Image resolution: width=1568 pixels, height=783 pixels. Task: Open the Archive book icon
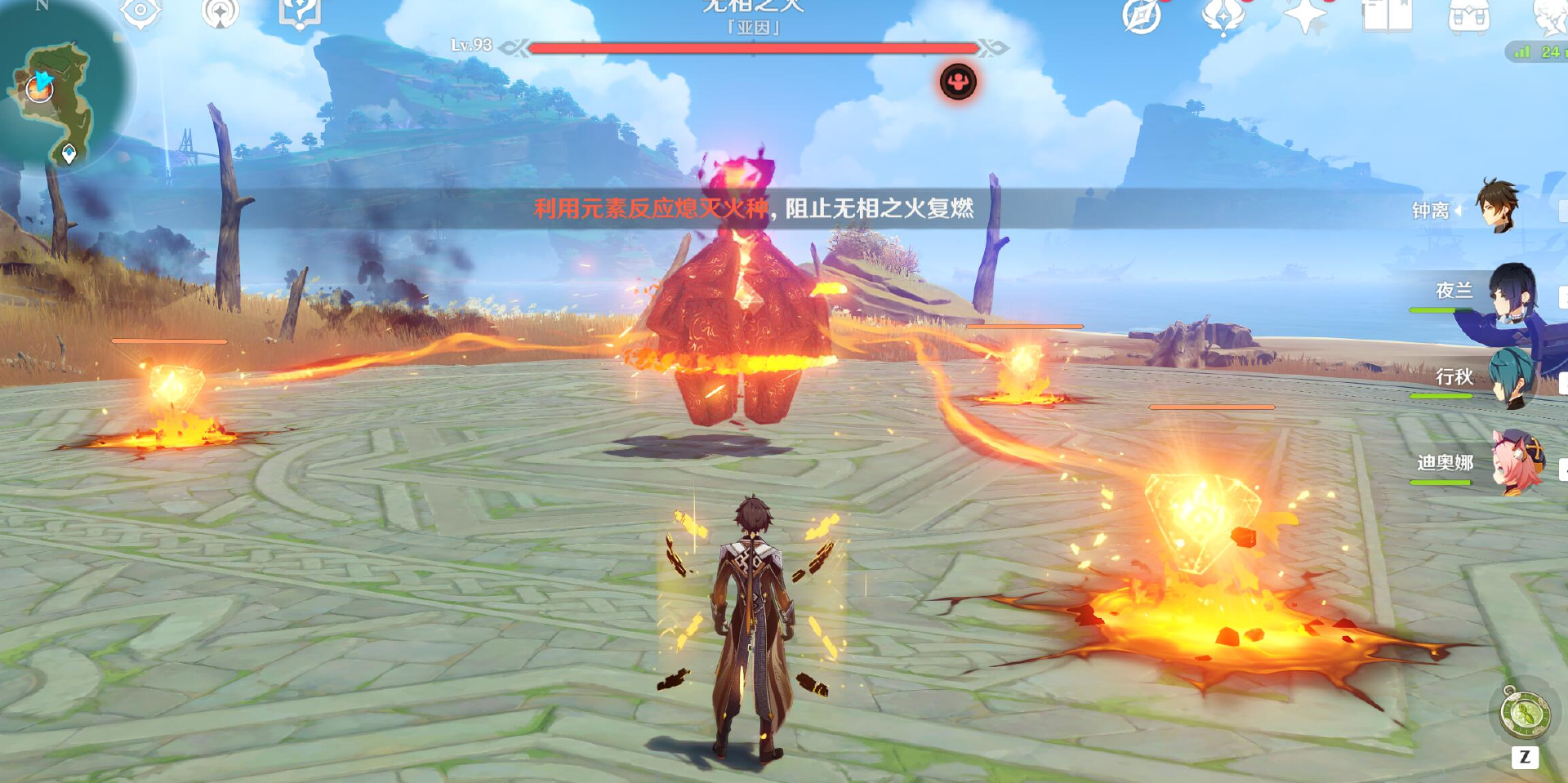(x=1388, y=15)
